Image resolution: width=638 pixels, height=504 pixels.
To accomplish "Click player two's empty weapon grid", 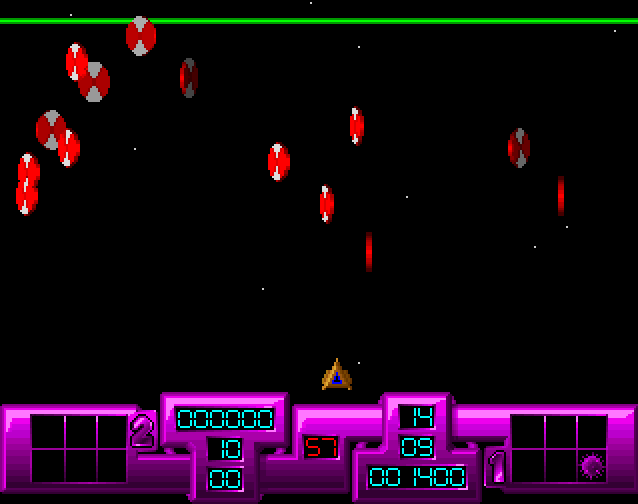I will [x=79, y=448].
